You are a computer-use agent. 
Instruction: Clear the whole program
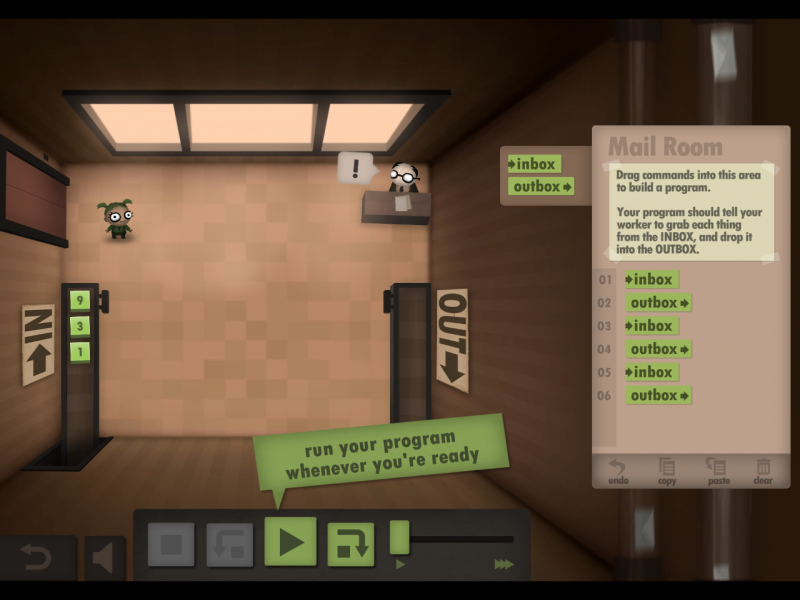tap(763, 470)
